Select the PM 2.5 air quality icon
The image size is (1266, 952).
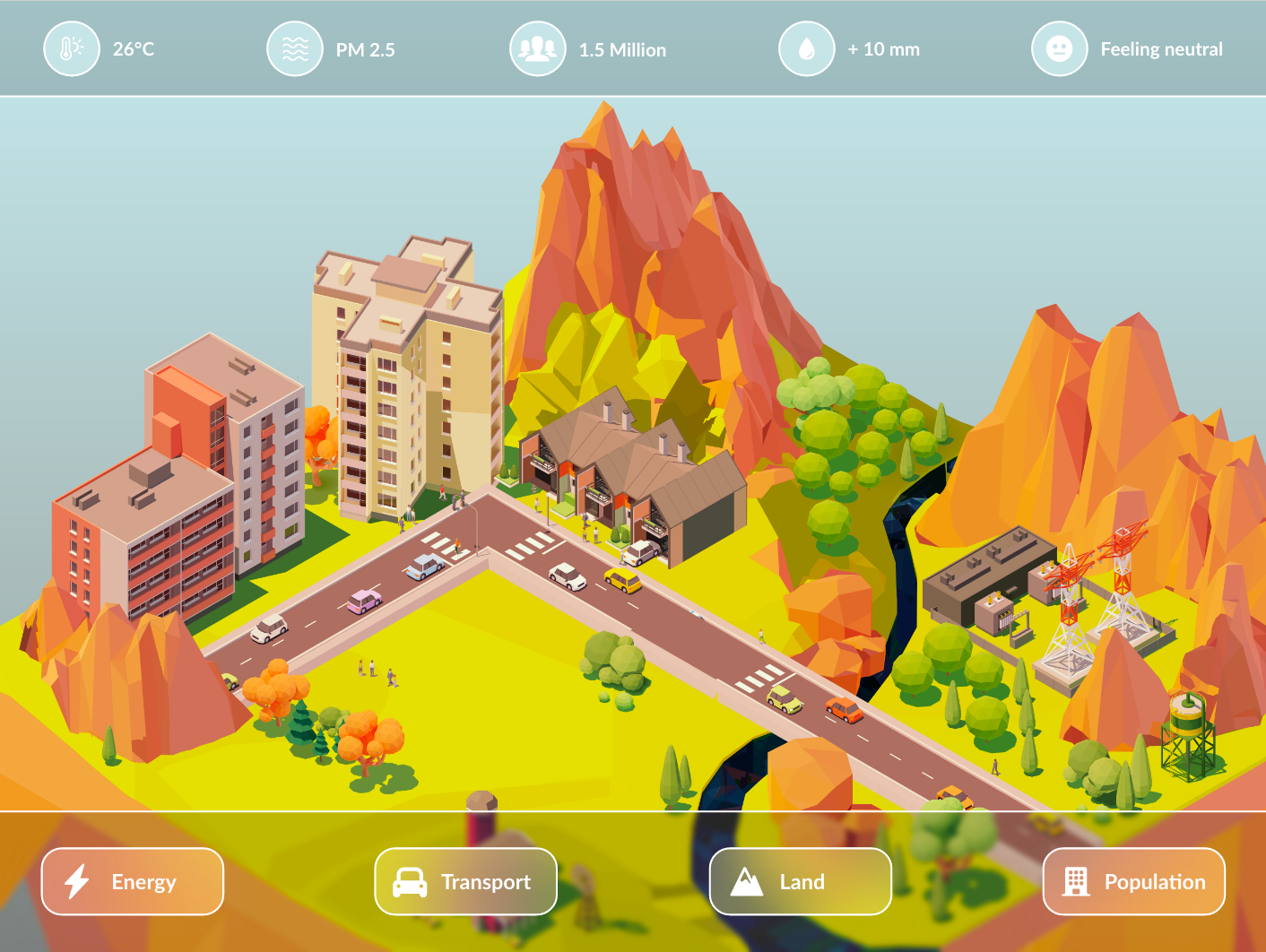[x=294, y=49]
